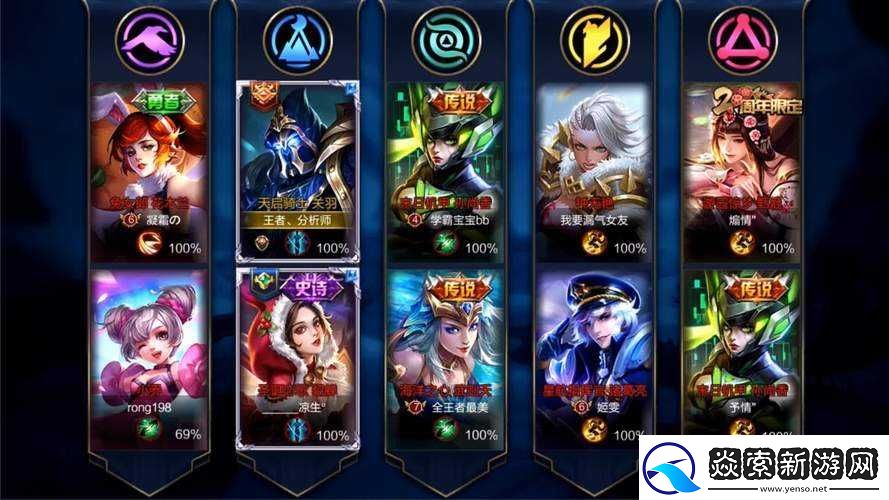Viewport: 889px width, 500px height.
Task: Select the 史诗 card of player 凉生
Action: tap(297, 357)
